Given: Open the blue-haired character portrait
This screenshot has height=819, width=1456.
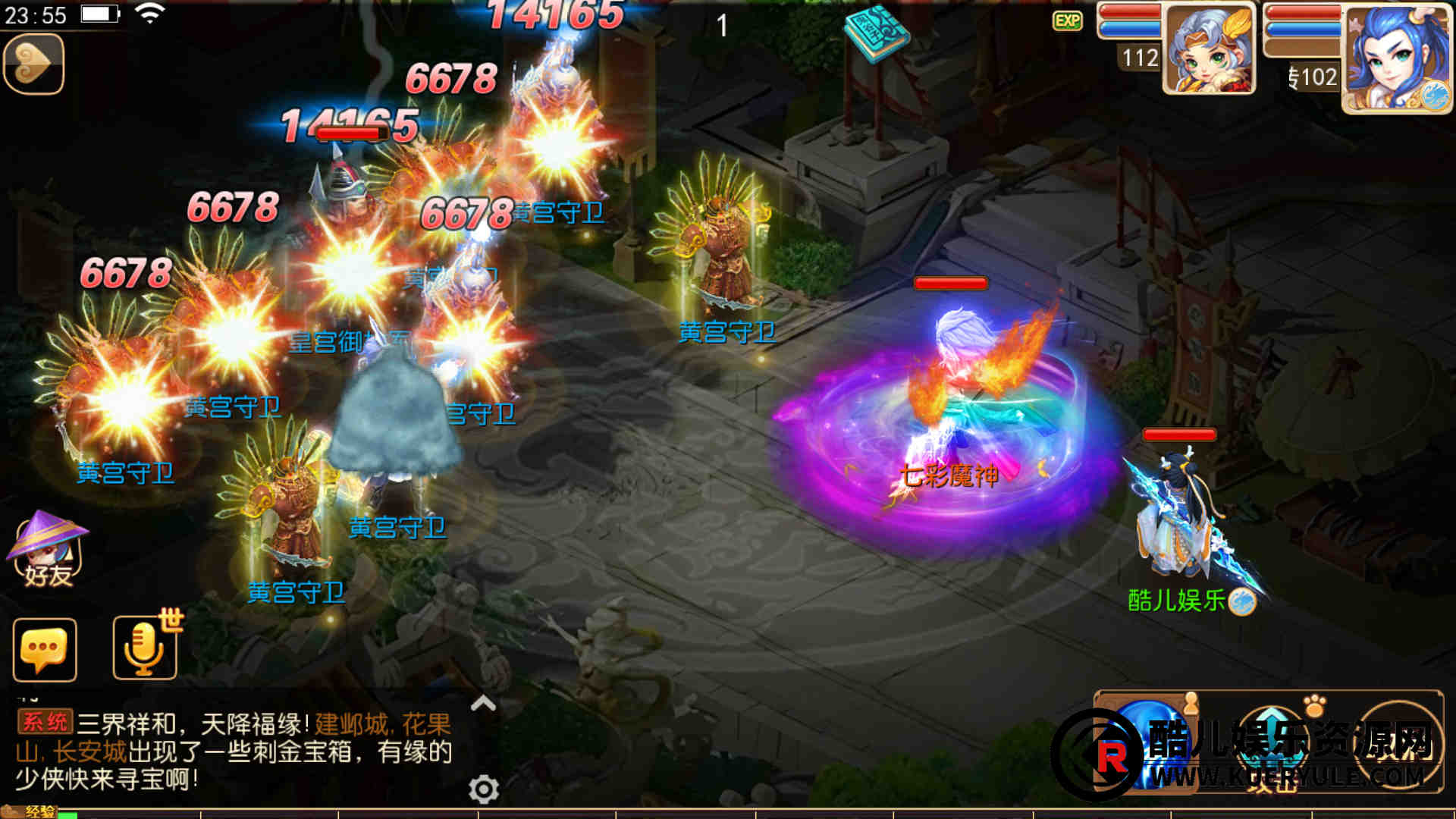Looking at the screenshot, I should (1397, 59).
